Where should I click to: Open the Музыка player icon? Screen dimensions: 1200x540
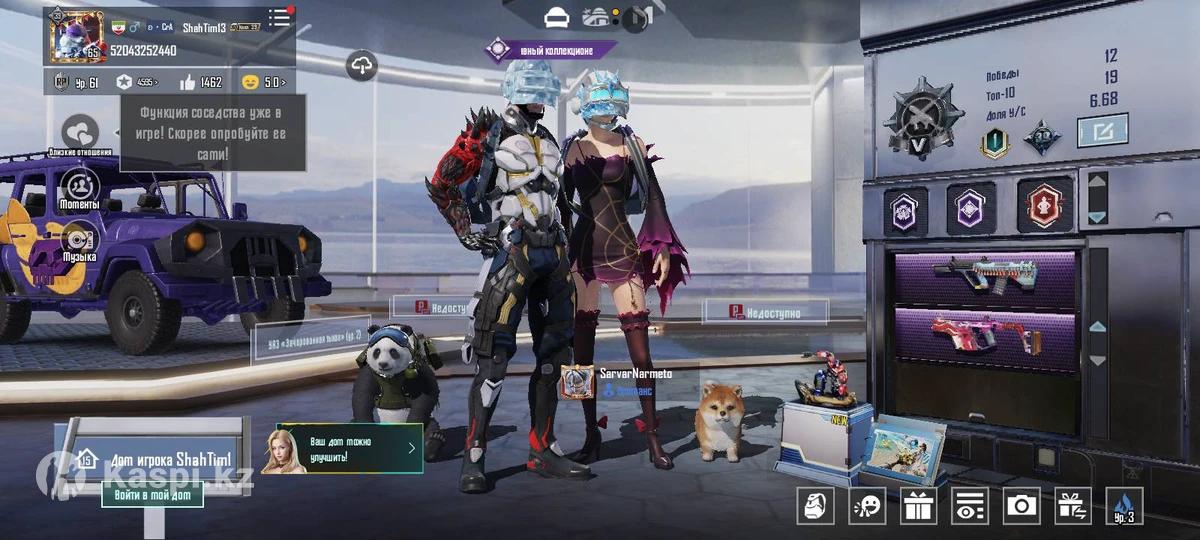(79, 240)
